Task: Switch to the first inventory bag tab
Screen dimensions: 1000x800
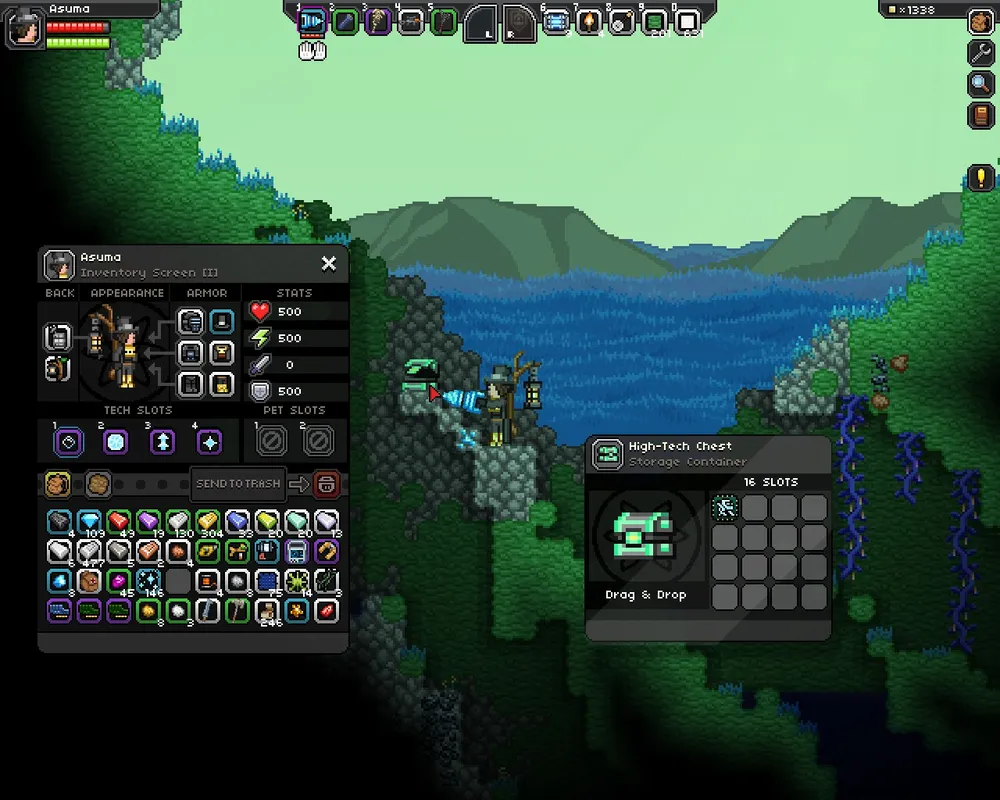Action: pyautogui.click(x=58, y=485)
